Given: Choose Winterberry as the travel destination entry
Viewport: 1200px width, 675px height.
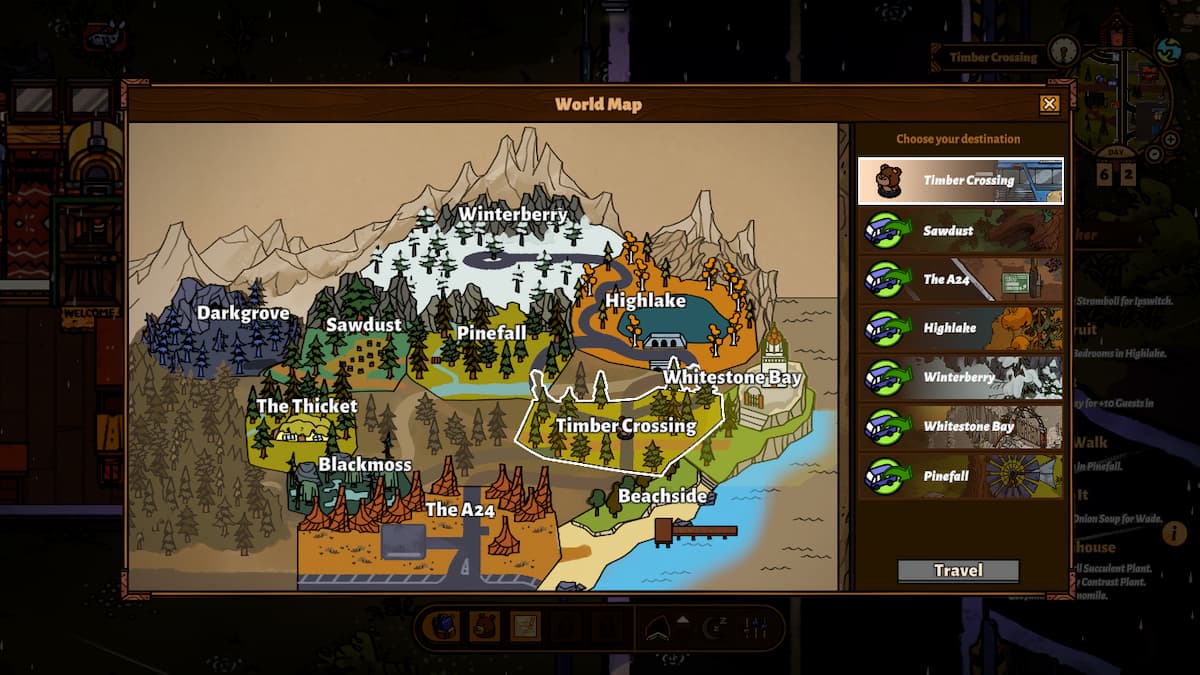Looking at the screenshot, I should coord(960,378).
